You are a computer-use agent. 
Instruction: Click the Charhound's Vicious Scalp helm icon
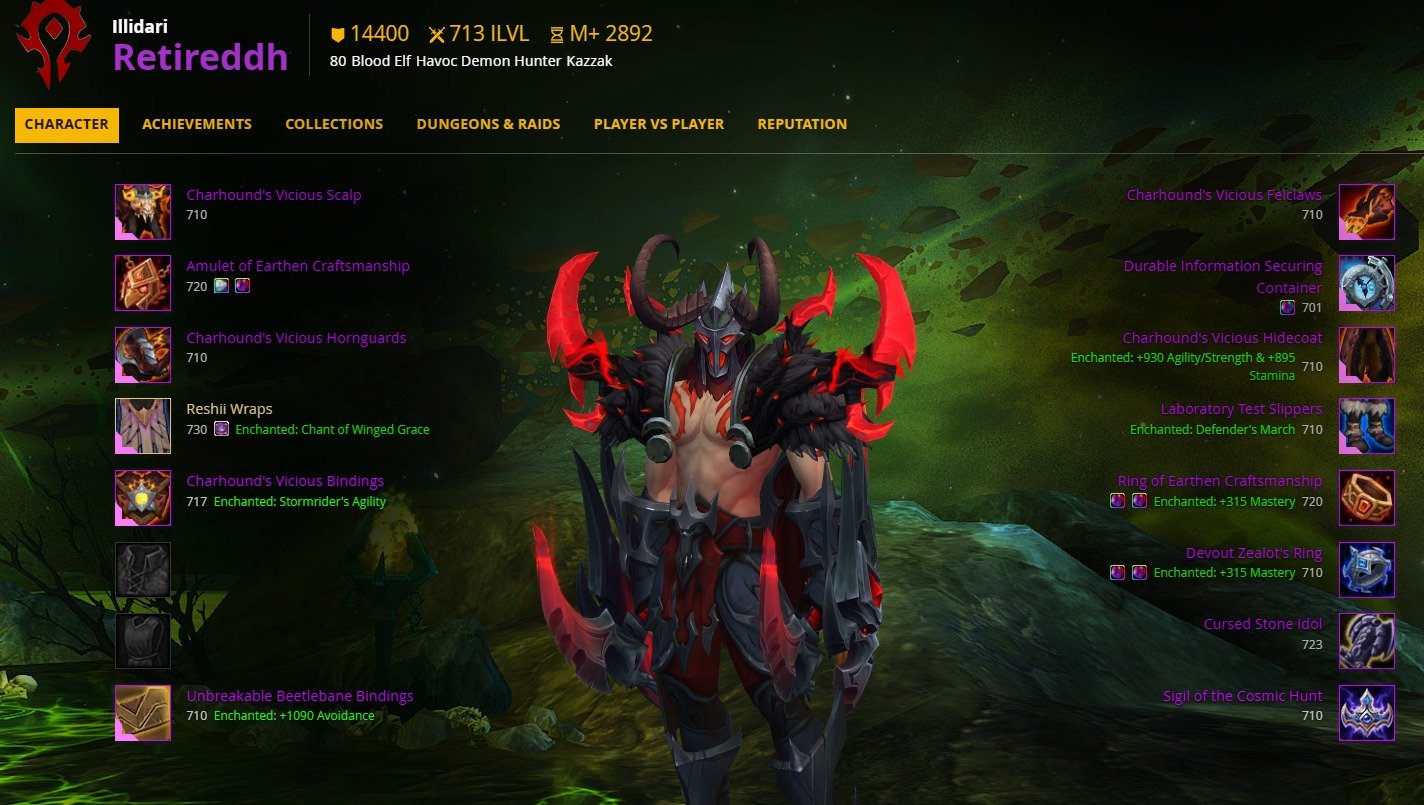pyautogui.click(x=143, y=211)
